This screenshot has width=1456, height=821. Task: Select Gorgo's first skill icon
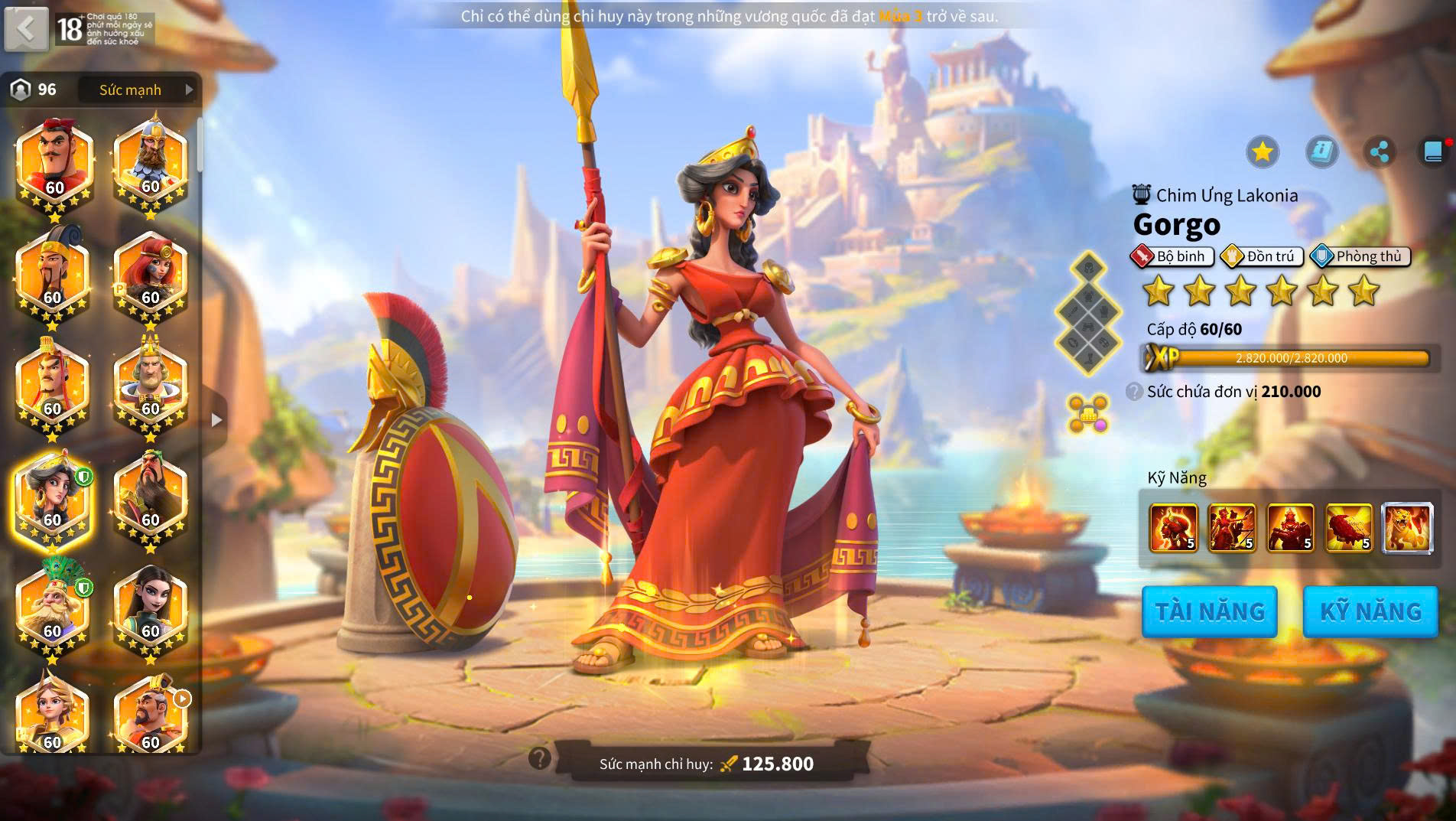coord(1172,527)
